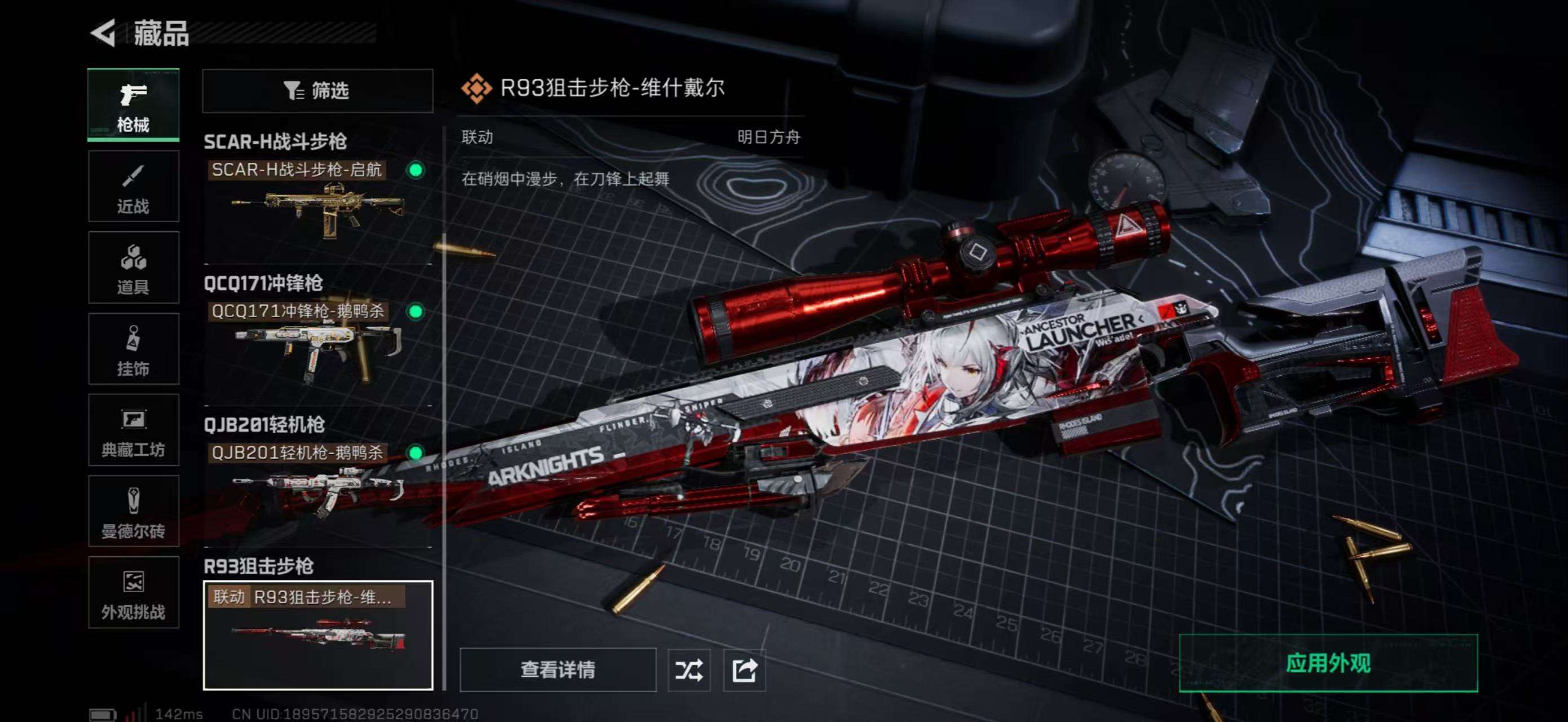The image size is (1568, 722).
Task: Open the 典藏工坊 workshop tab
Action: (133, 430)
